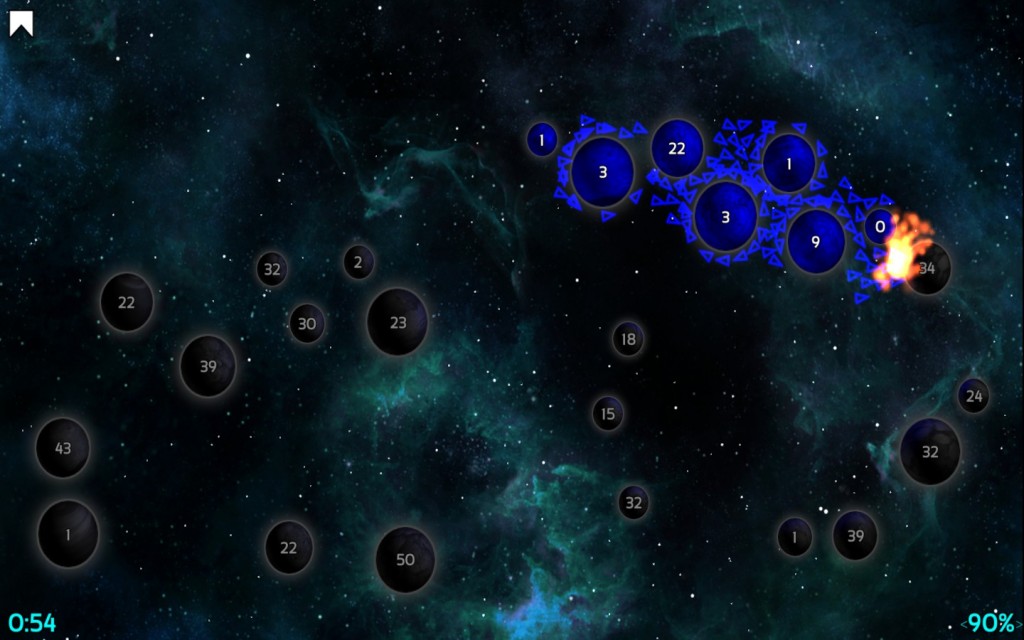Choose the neutral planet numbered 15
The width and height of the screenshot is (1024, 640).
click(607, 412)
